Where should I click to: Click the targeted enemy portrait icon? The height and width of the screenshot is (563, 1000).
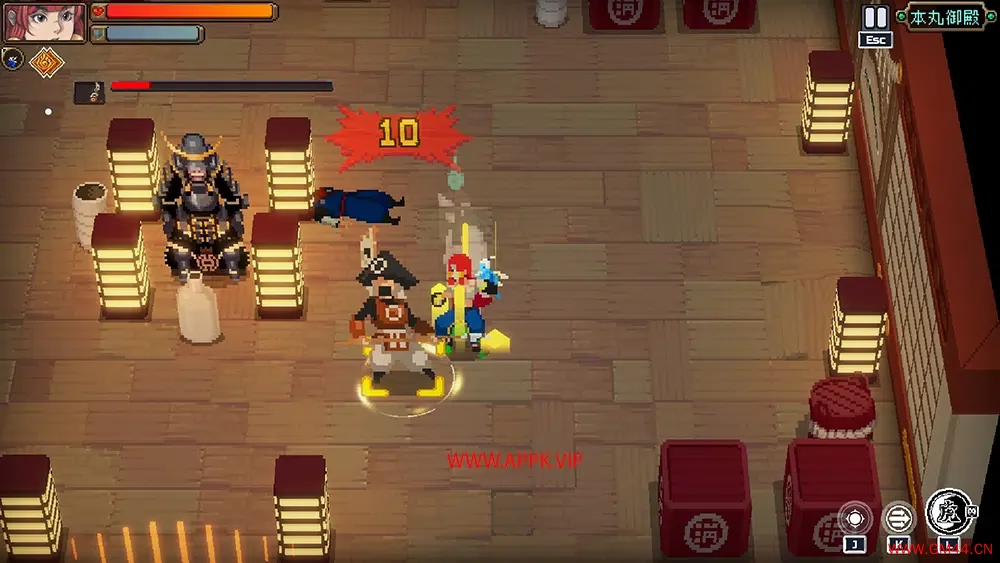(x=89, y=92)
